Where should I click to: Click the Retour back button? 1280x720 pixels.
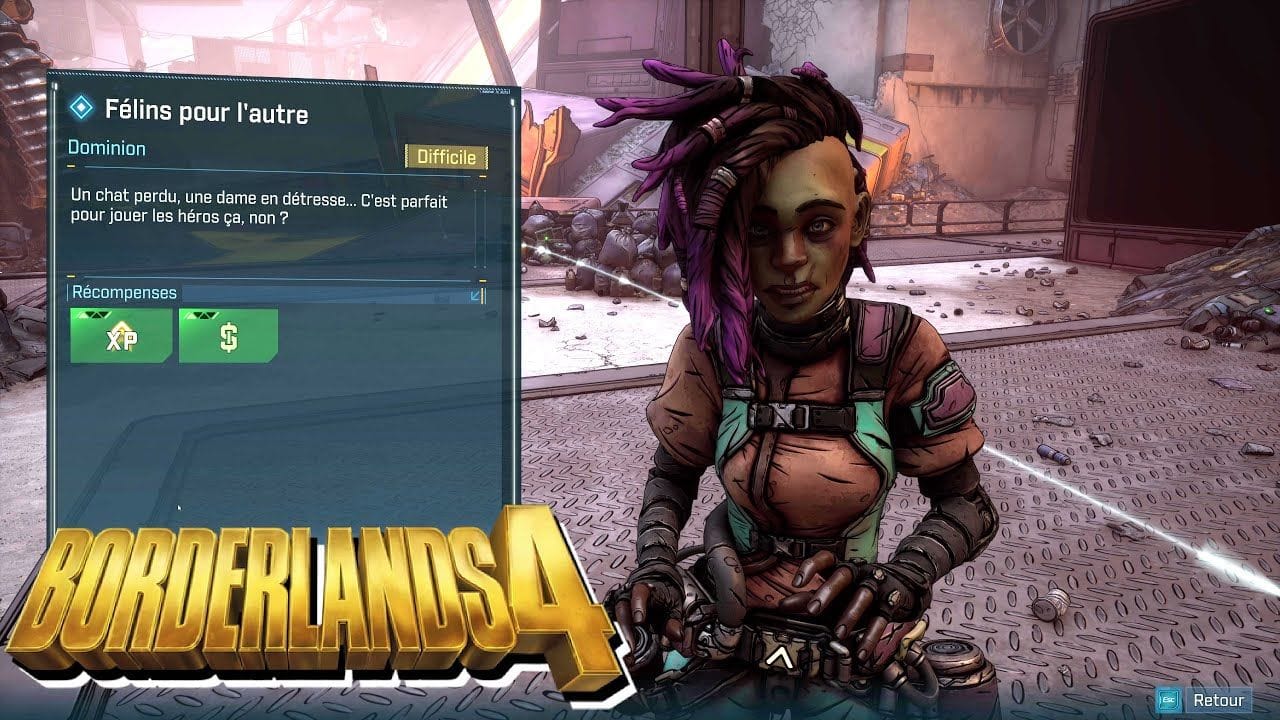pyautogui.click(x=1205, y=700)
